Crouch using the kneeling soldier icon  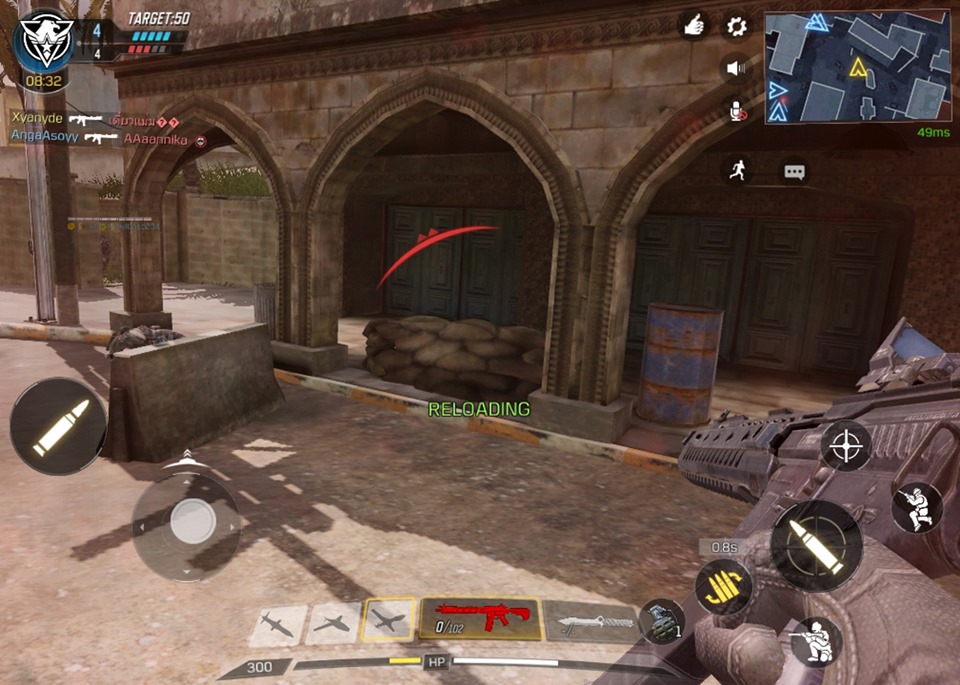[x=815, y=640]
